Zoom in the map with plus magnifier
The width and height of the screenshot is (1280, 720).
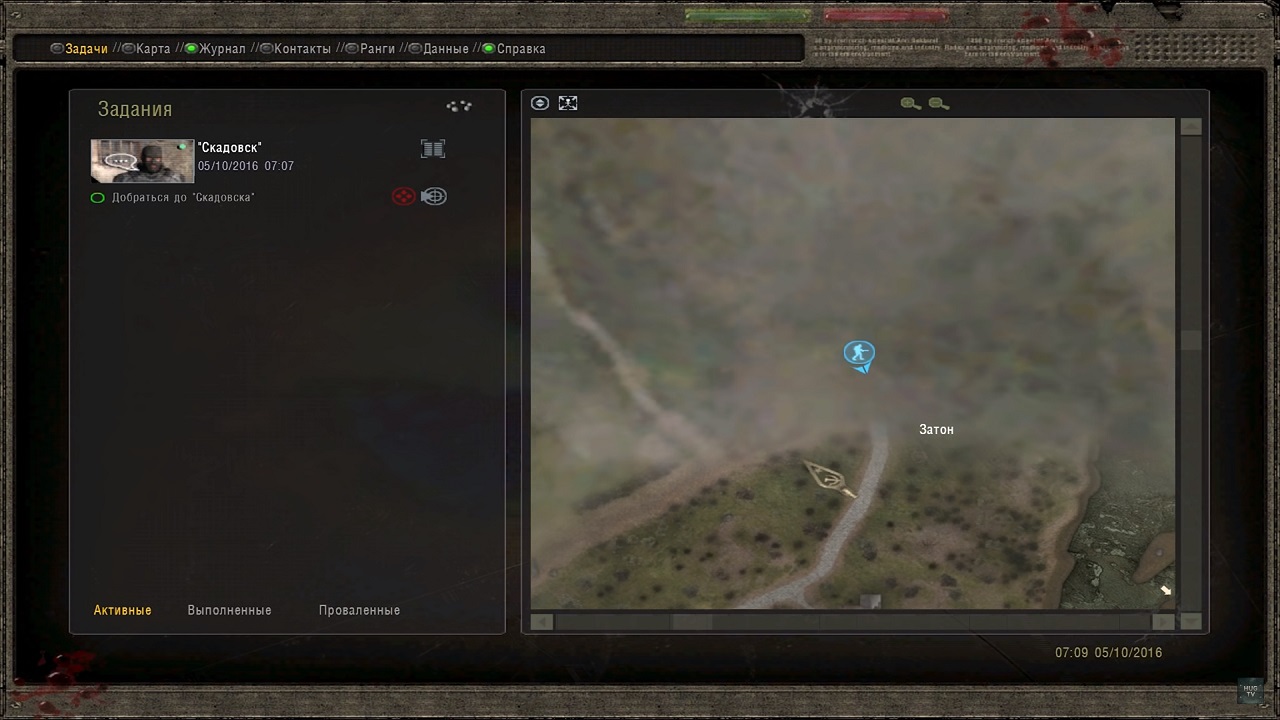[910, 104]
